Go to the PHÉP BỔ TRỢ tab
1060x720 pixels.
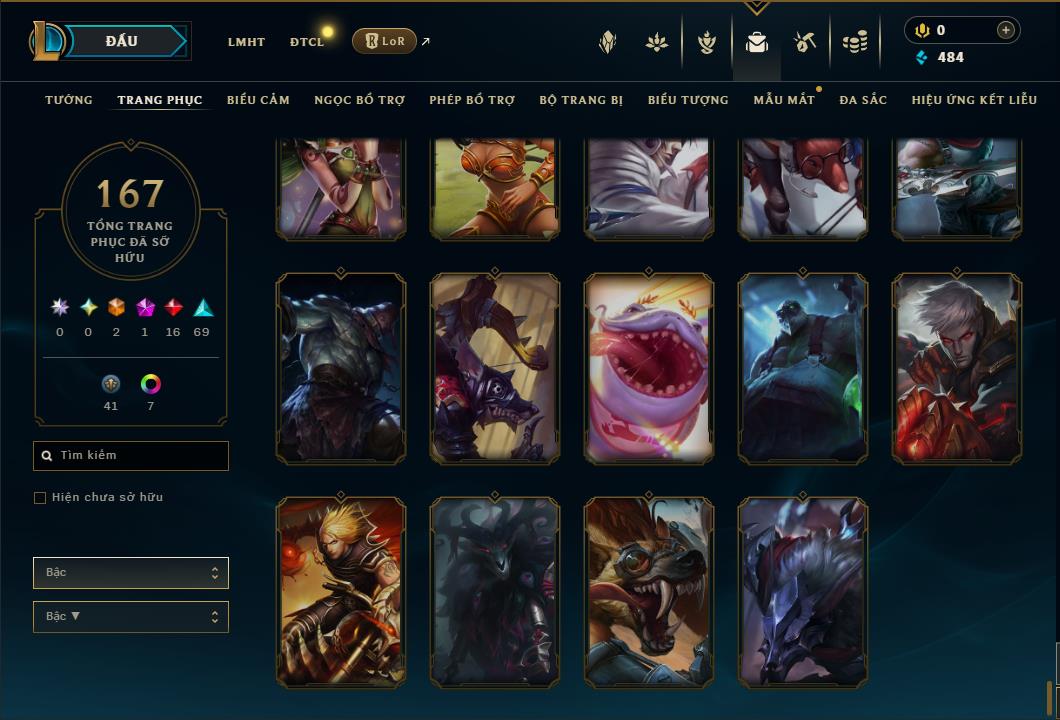pos(472,100)
